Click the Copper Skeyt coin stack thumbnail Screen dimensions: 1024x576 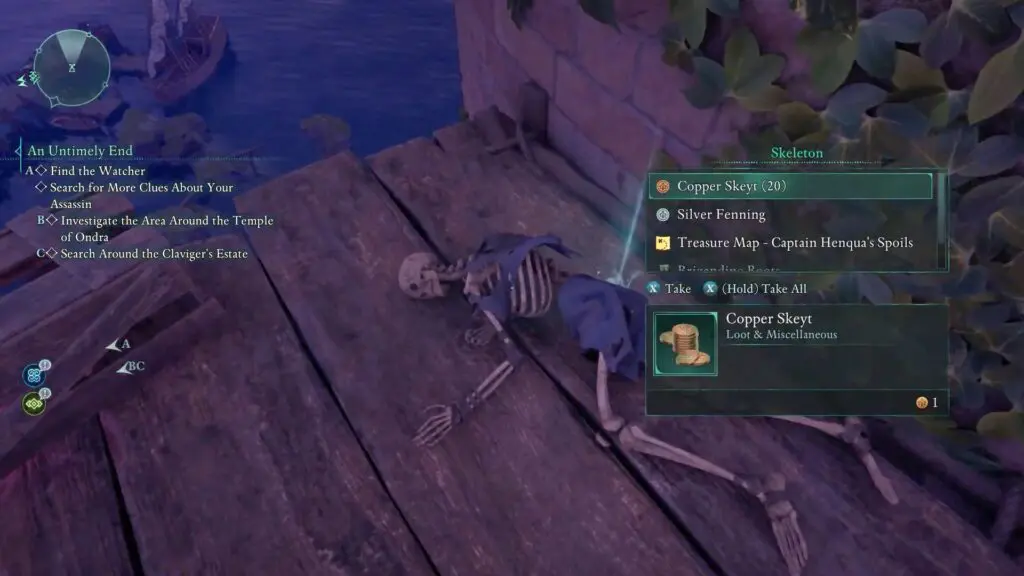click(685, 344)
